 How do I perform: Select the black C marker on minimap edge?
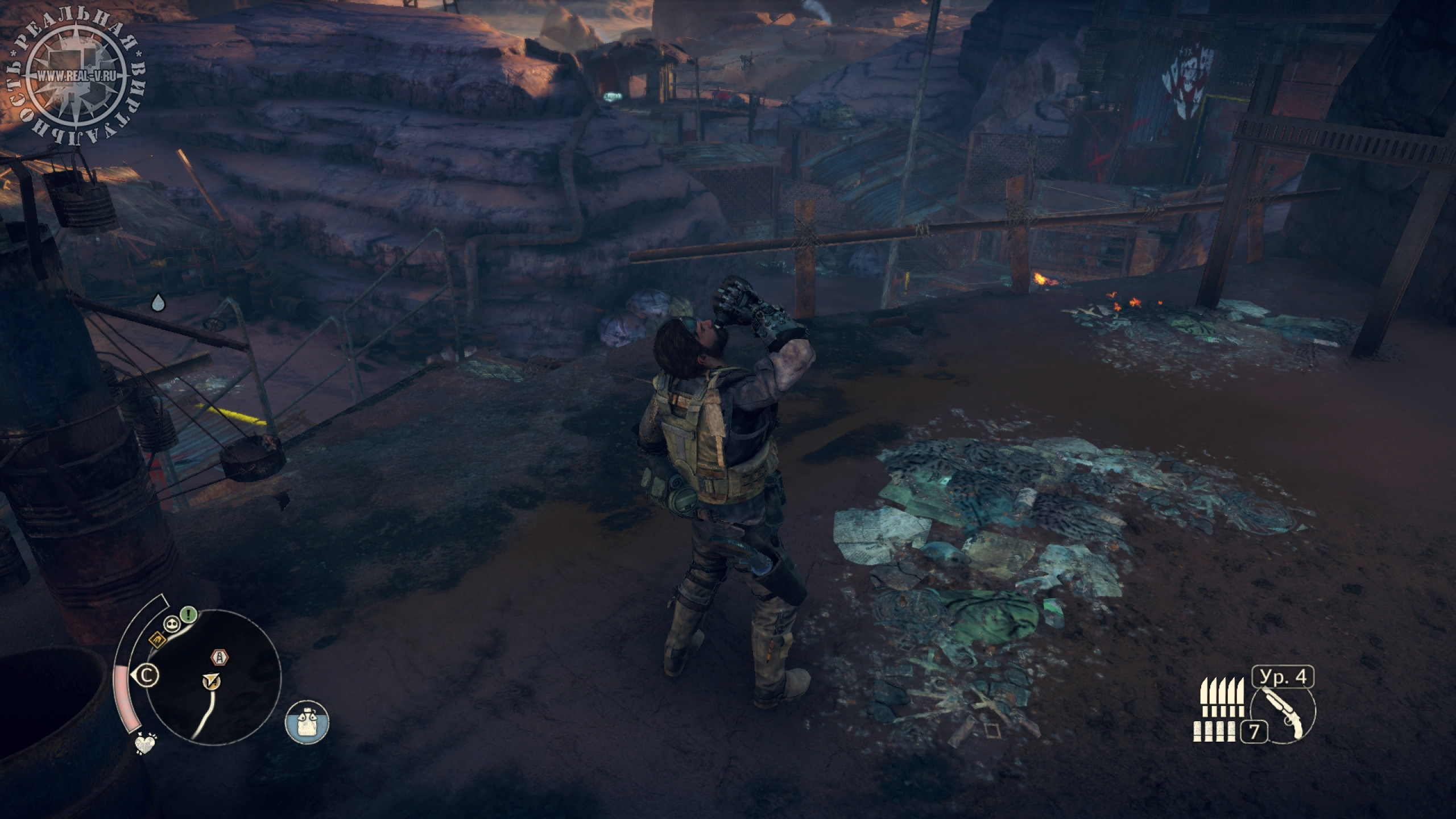click(x=148, y=676)
